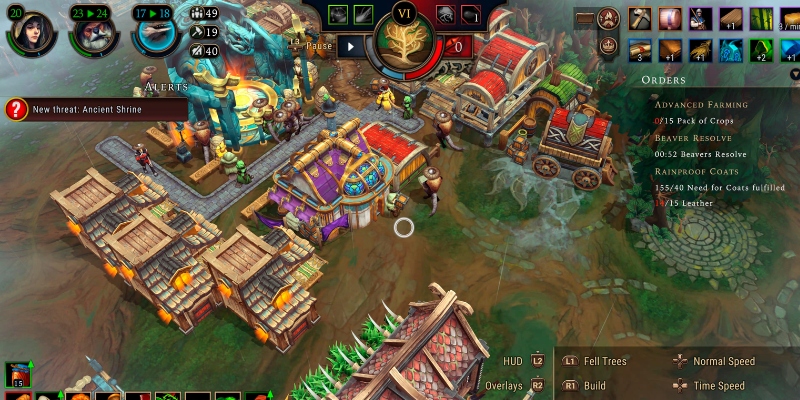The height and width of the screenshot is (400, 800).
Task: Open the crown round button
Action: point(607,46)
